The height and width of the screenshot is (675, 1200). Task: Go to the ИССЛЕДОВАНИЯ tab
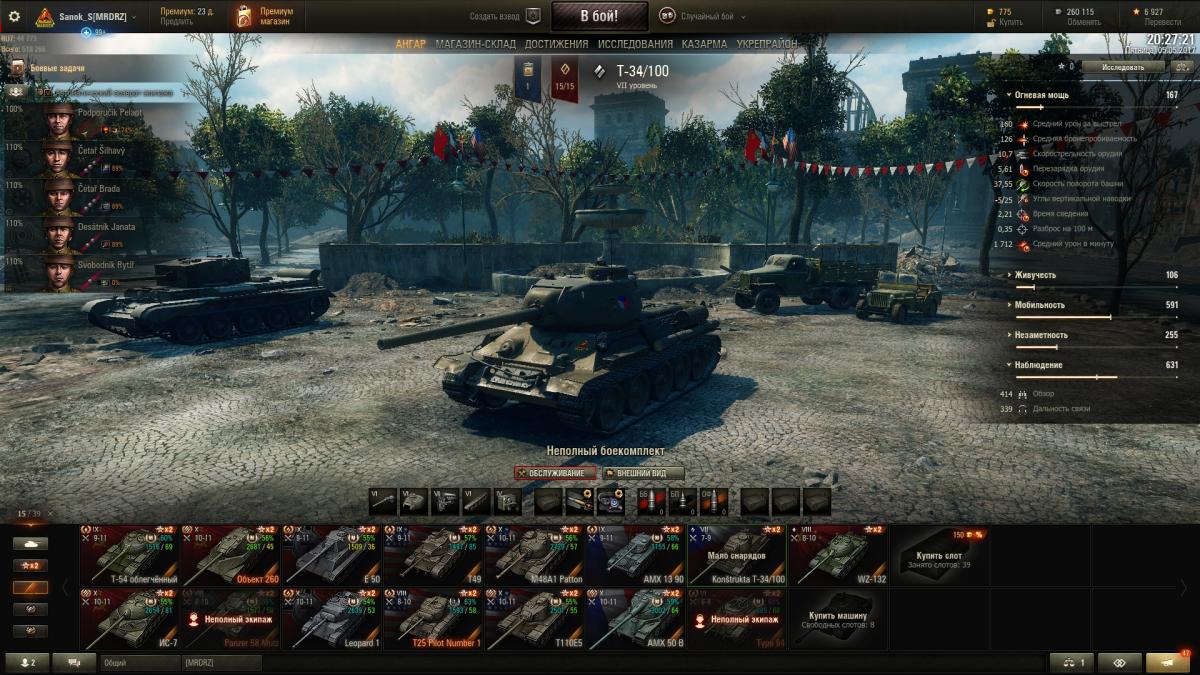coord(635,45)
